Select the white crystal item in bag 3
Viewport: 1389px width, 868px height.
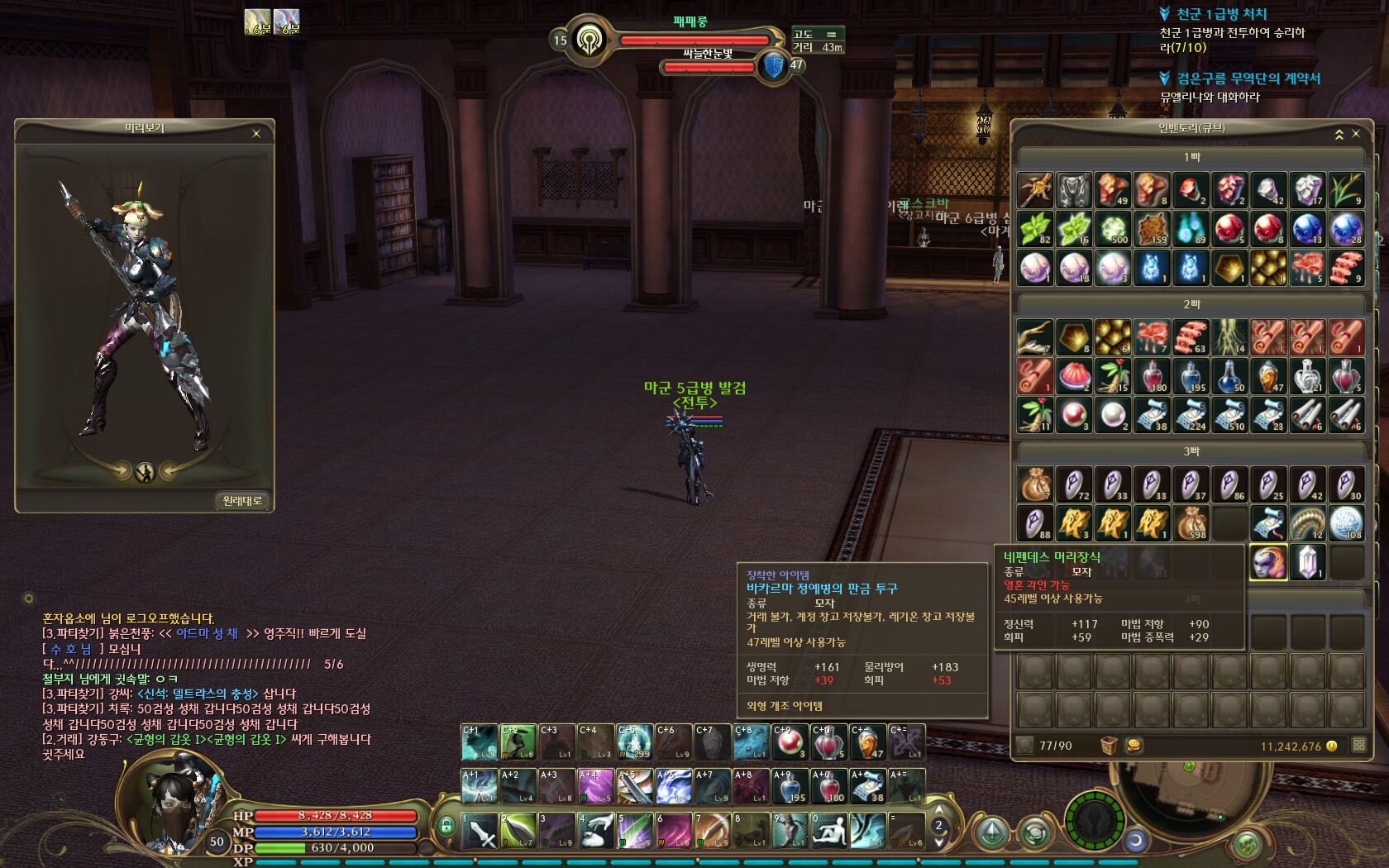click(1307, 563)
